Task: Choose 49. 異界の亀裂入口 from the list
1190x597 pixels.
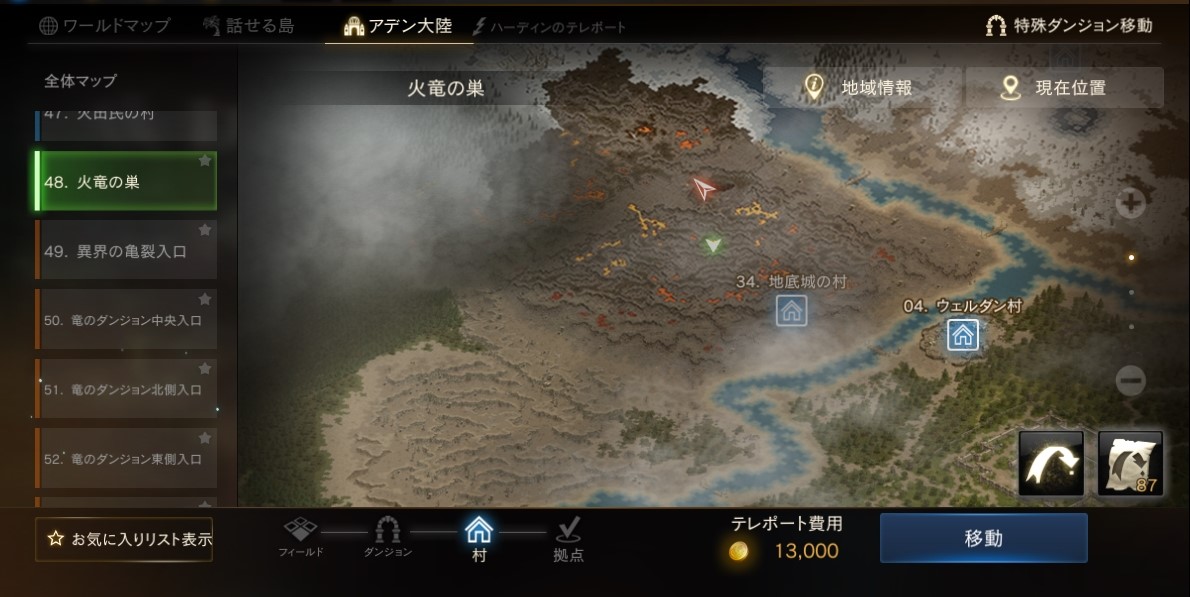Action: pyautogui.click(x=126, y=251)
